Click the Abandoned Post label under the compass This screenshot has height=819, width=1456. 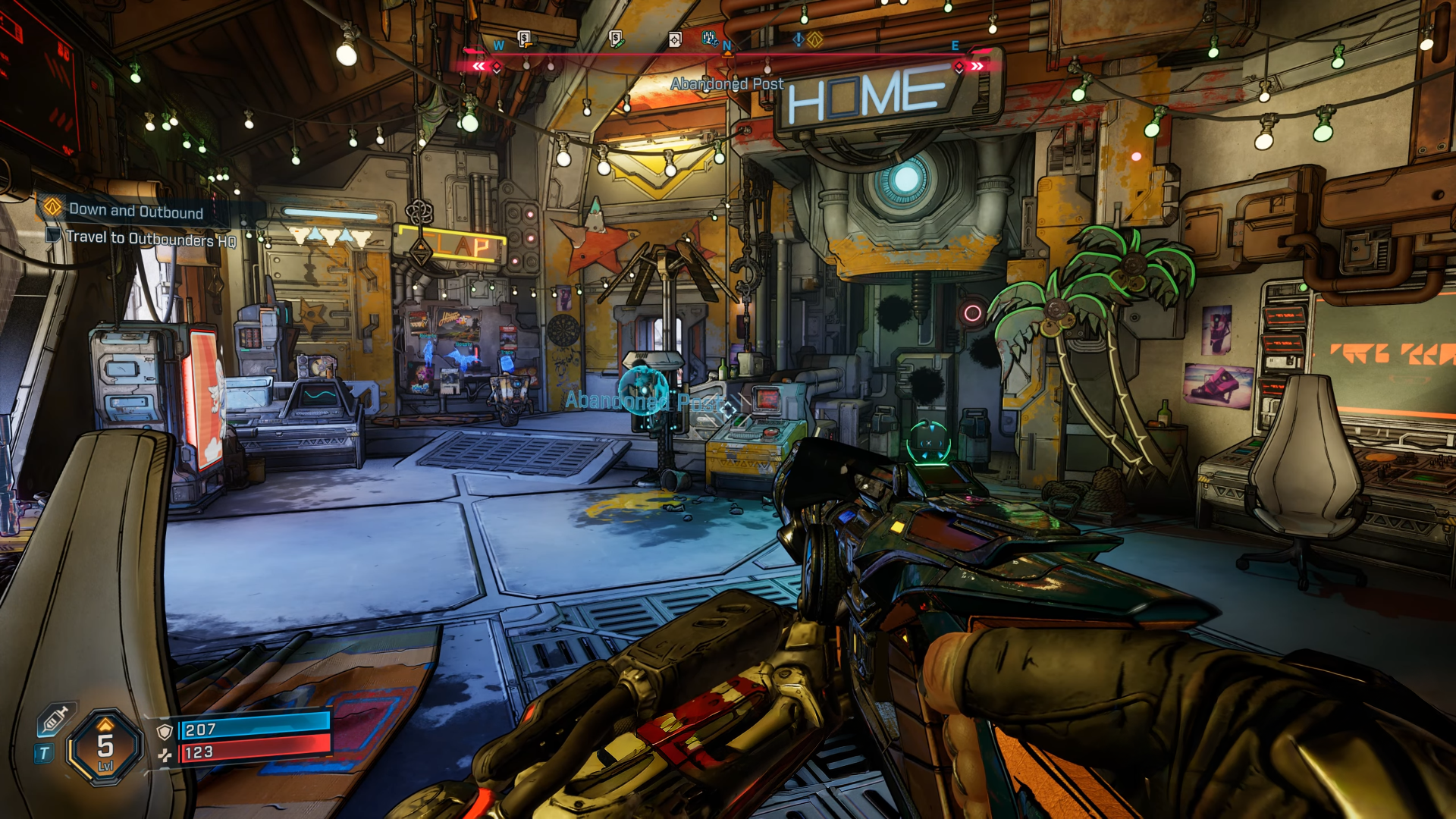tap(726, 83)
